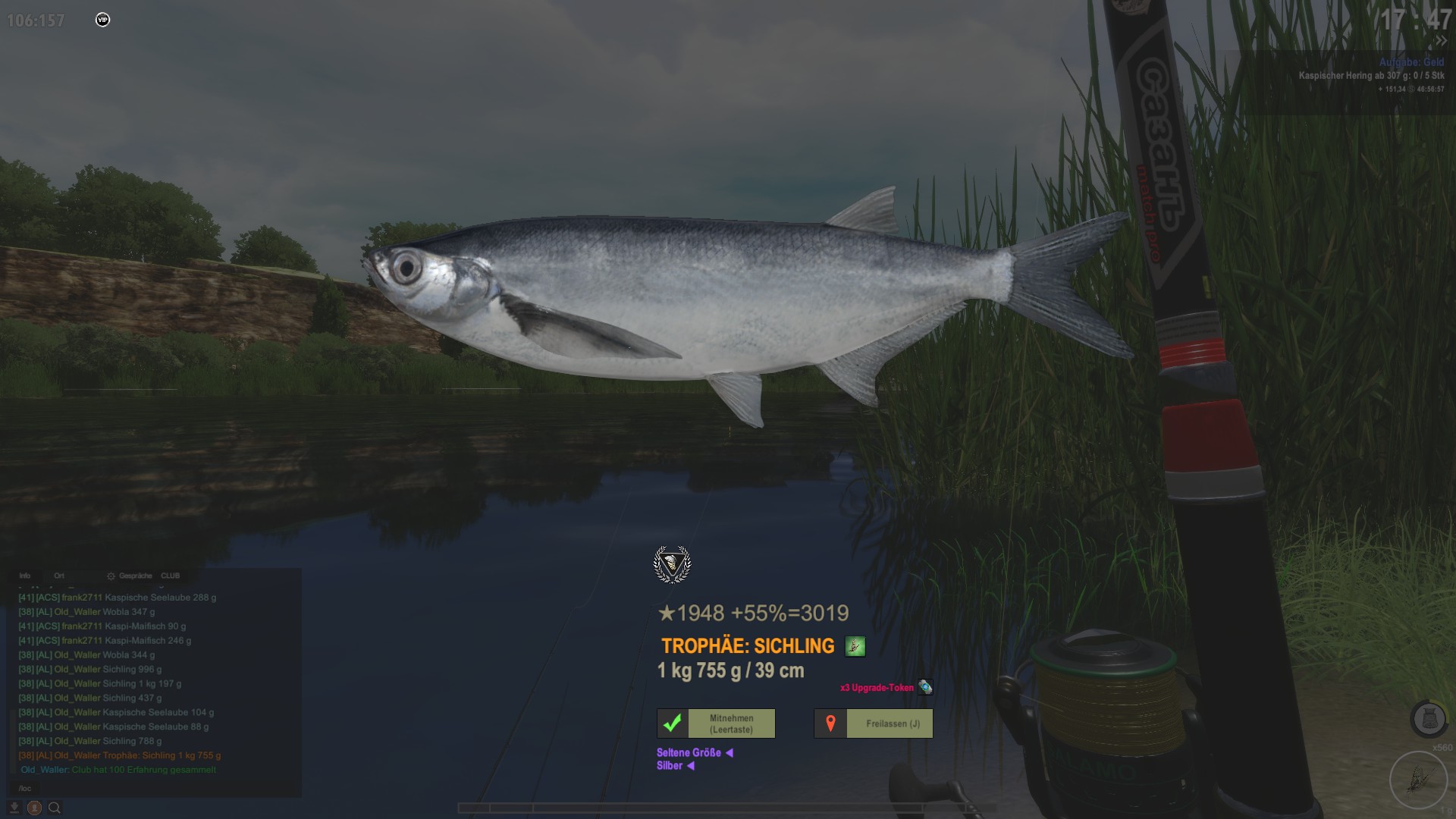Screen dimensions: 1456x819
Task: Select the mayfly bait slot
Action: pos(1417,778)
